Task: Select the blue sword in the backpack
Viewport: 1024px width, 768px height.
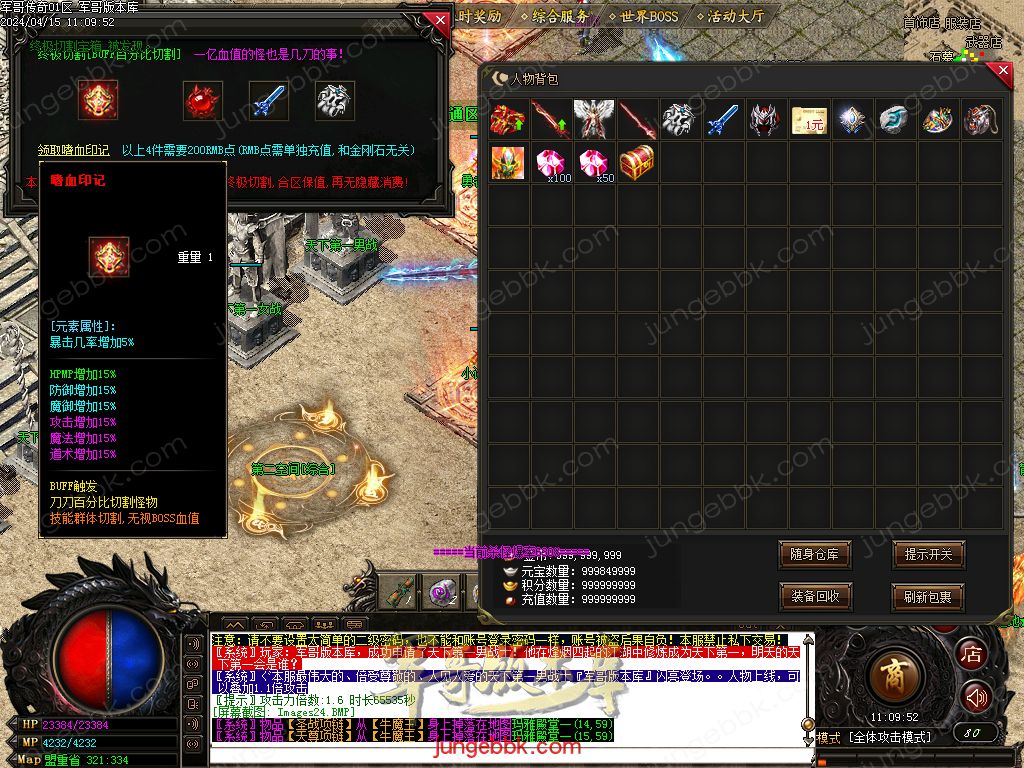Action: click(x=723, y=119)
